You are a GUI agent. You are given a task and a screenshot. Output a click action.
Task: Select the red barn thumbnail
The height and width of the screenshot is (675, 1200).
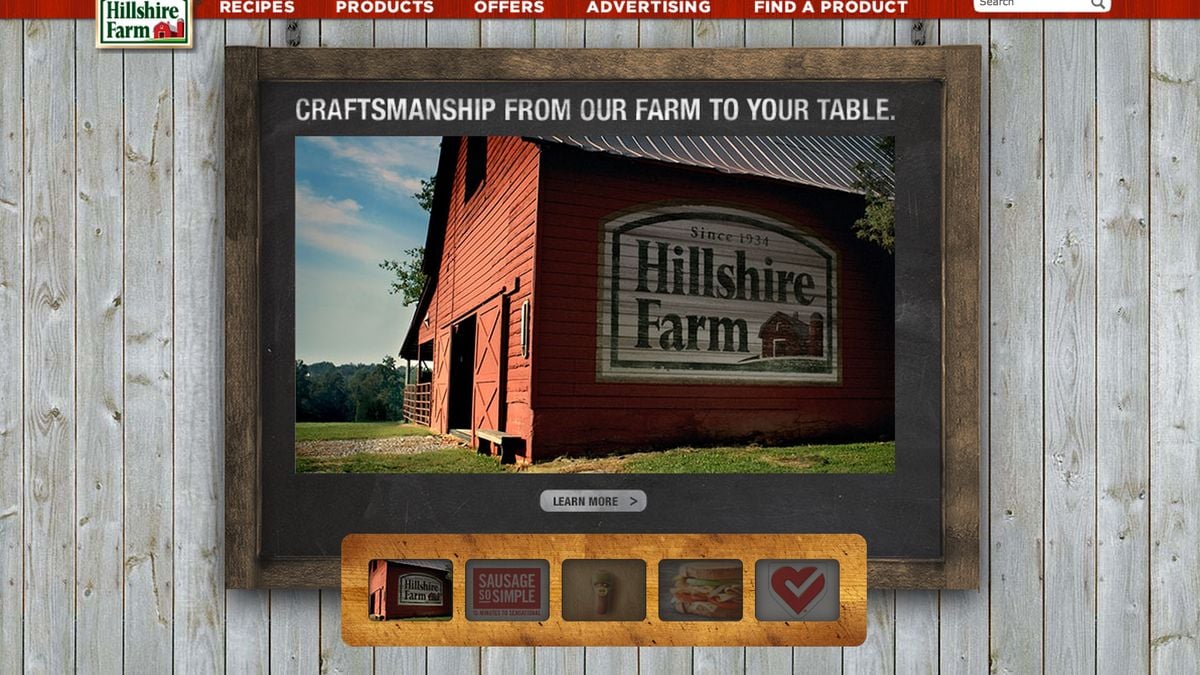coord(410,590)
